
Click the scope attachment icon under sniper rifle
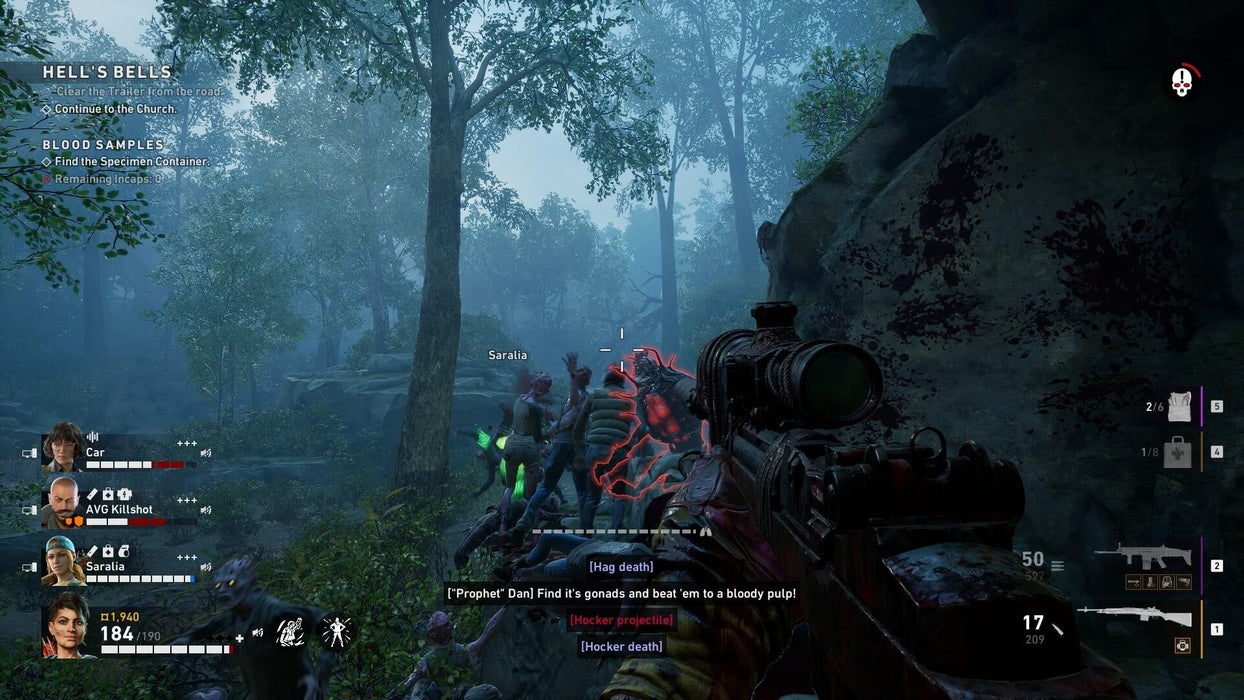(1183, 646)
